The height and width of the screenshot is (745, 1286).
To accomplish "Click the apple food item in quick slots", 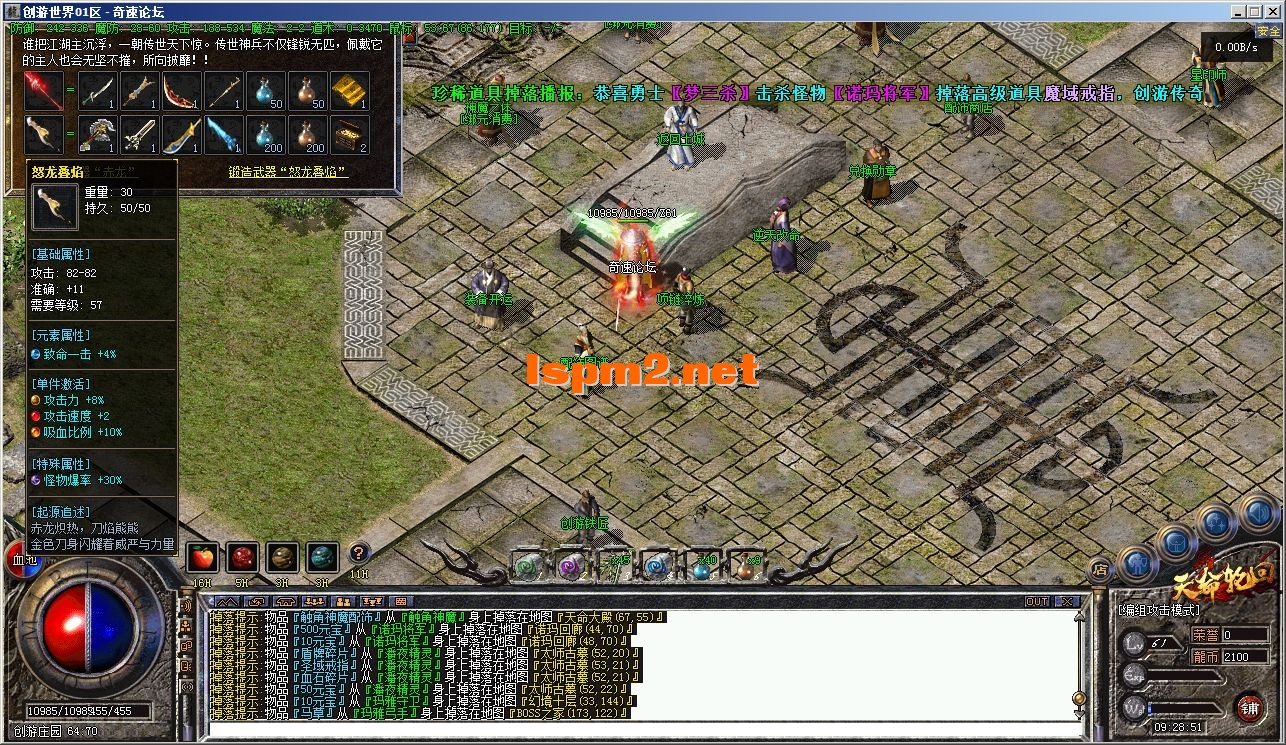I will 203,557.
